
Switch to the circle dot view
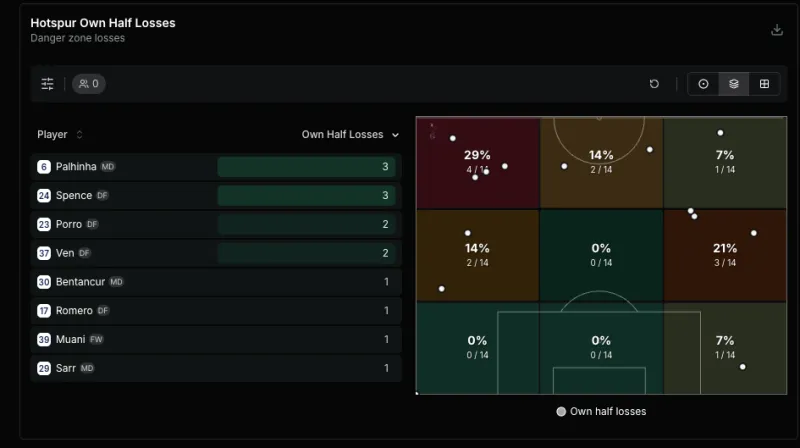(x=703, y=84)
